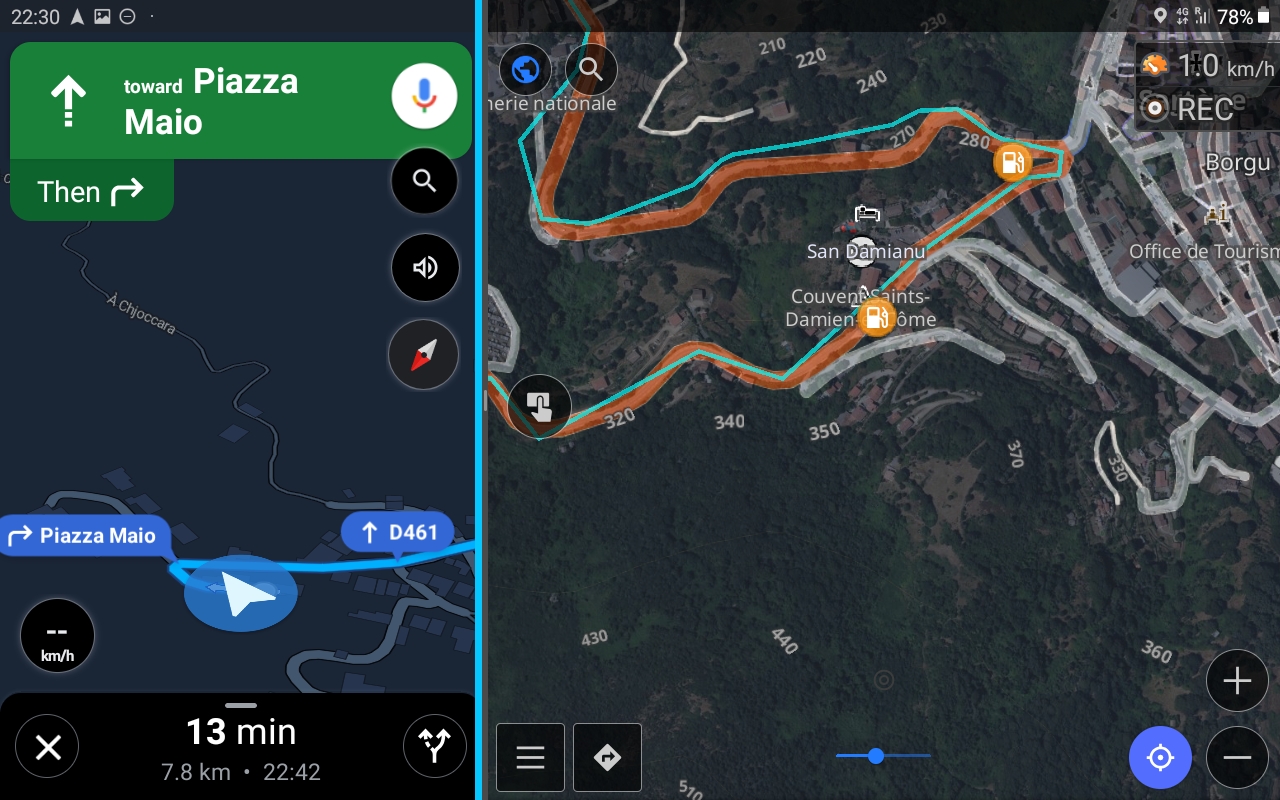Close navigation with the X button
The height and width of the screenshot is (800, 1280).
48,747
